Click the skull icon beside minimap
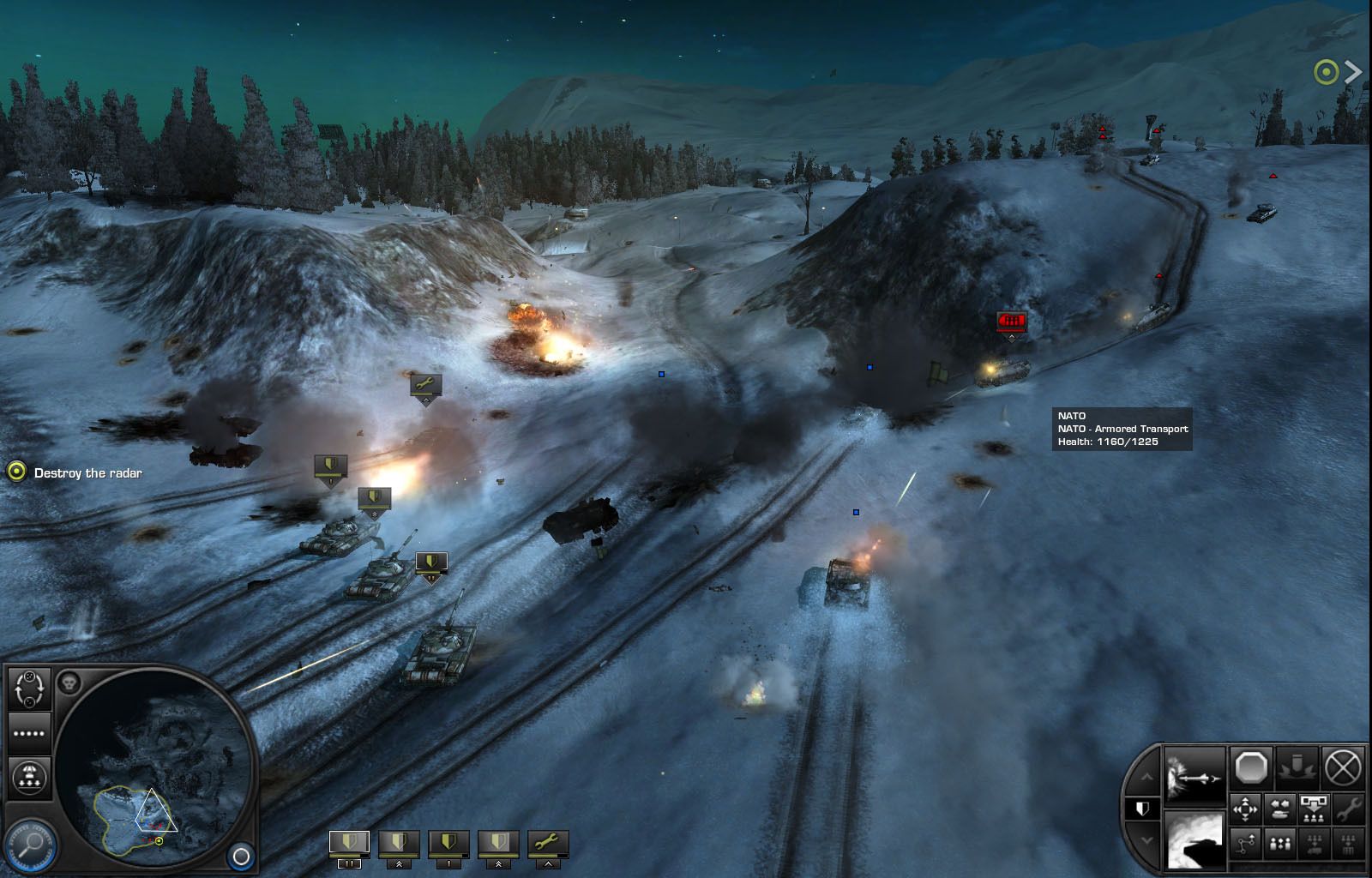 (x=69, y=683)
